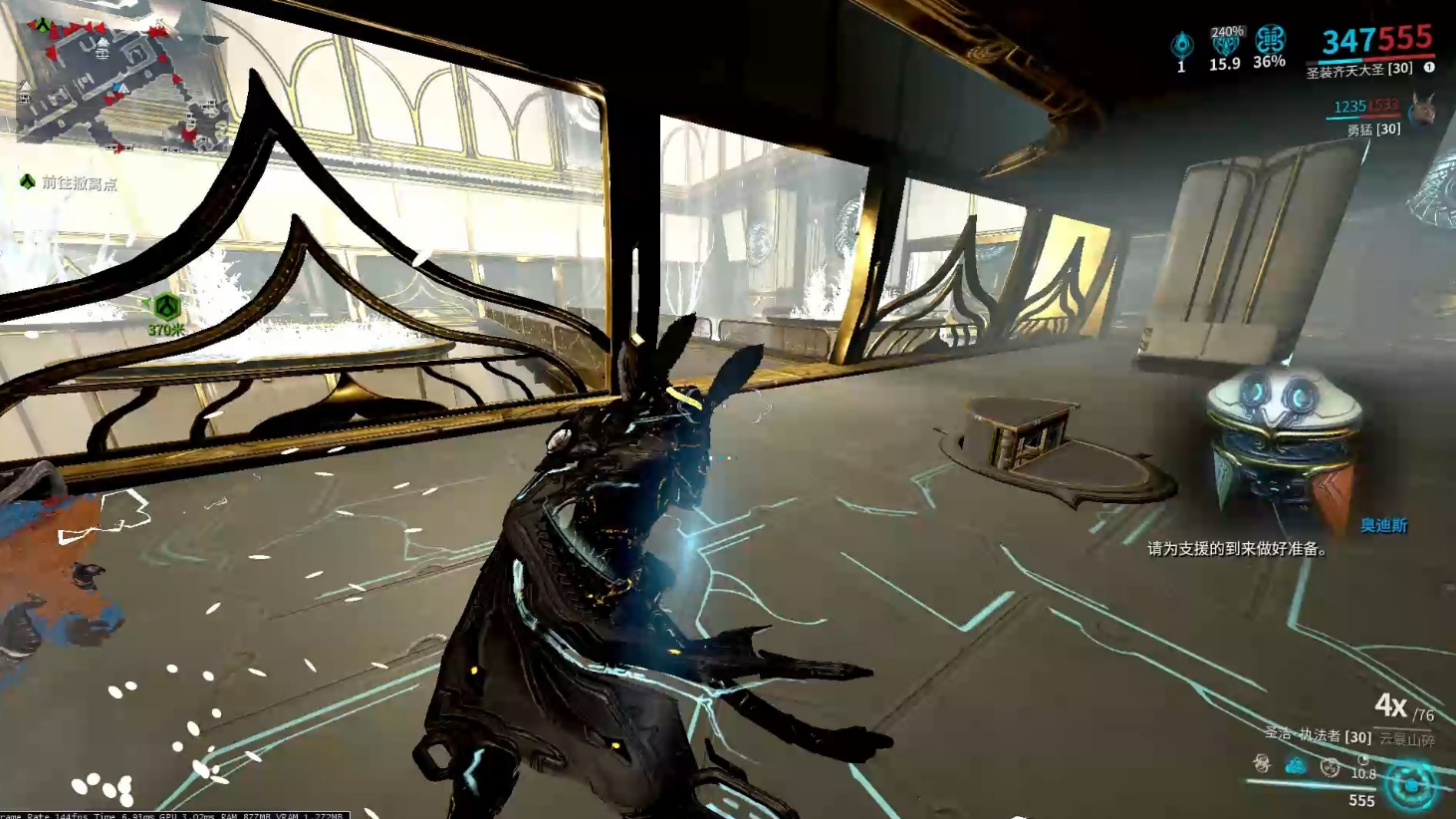This screenshot has height=819, width=1456.
Task: Click the large glowing circular energy emblem
Action: [1411, 784]
